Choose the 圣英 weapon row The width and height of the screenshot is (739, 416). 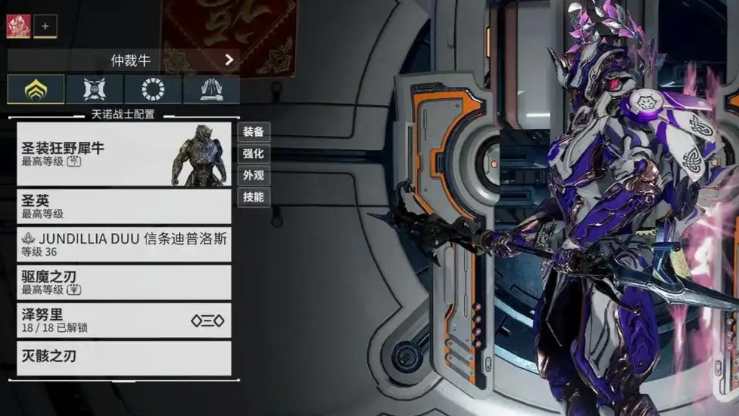[x=124, y=206]
